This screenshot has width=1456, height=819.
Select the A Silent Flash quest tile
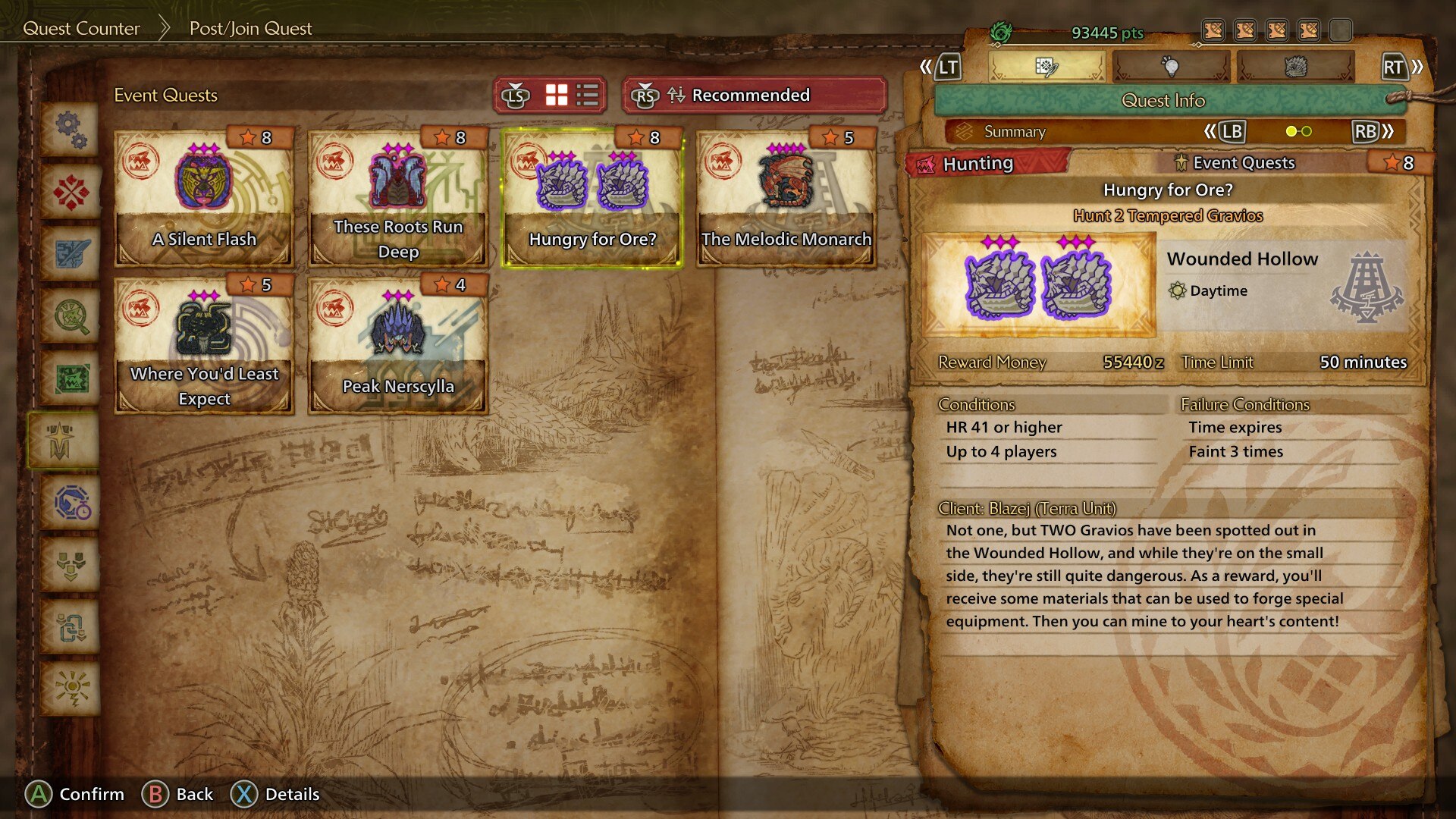click(203, 199)
